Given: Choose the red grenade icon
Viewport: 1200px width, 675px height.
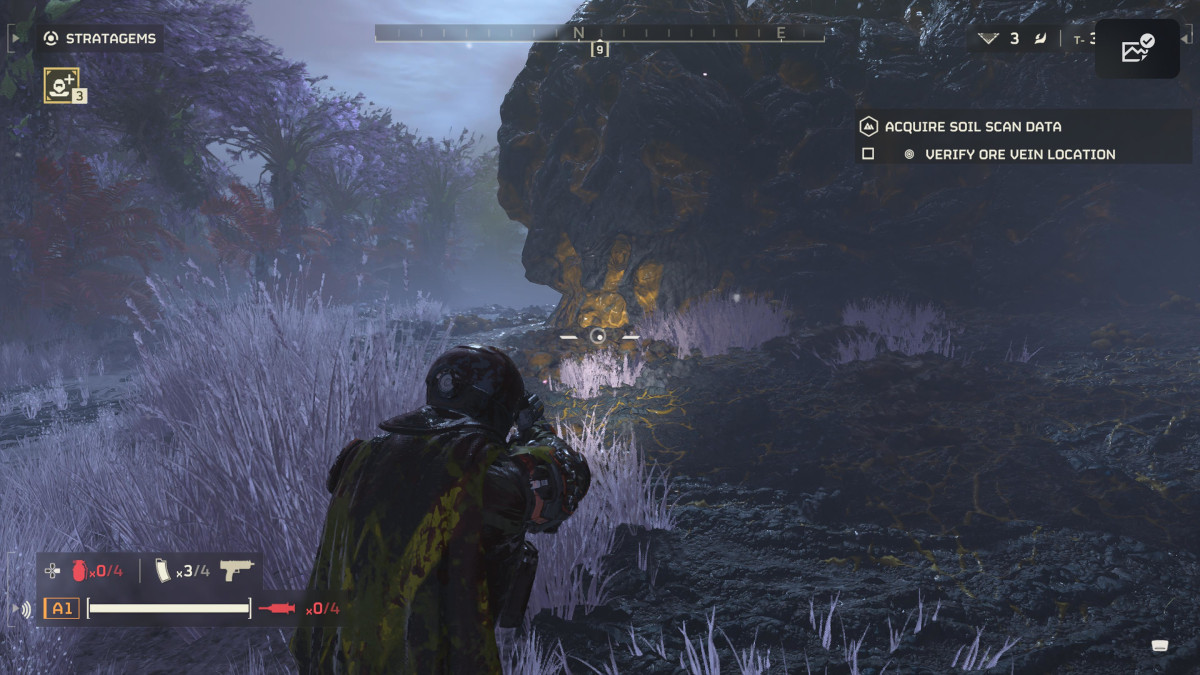Looking at the screenshot, I should (x=79, y=571).
